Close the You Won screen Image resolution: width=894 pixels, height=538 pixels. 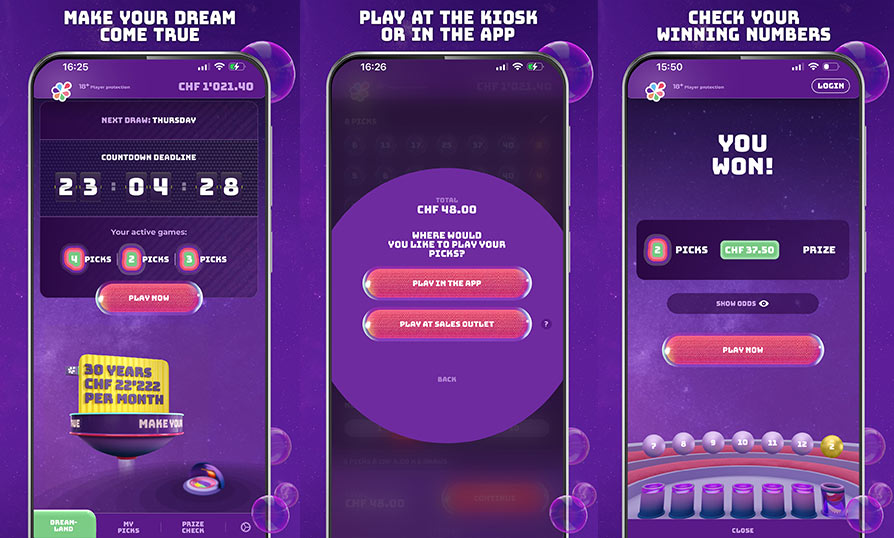(x=742, y=530)
